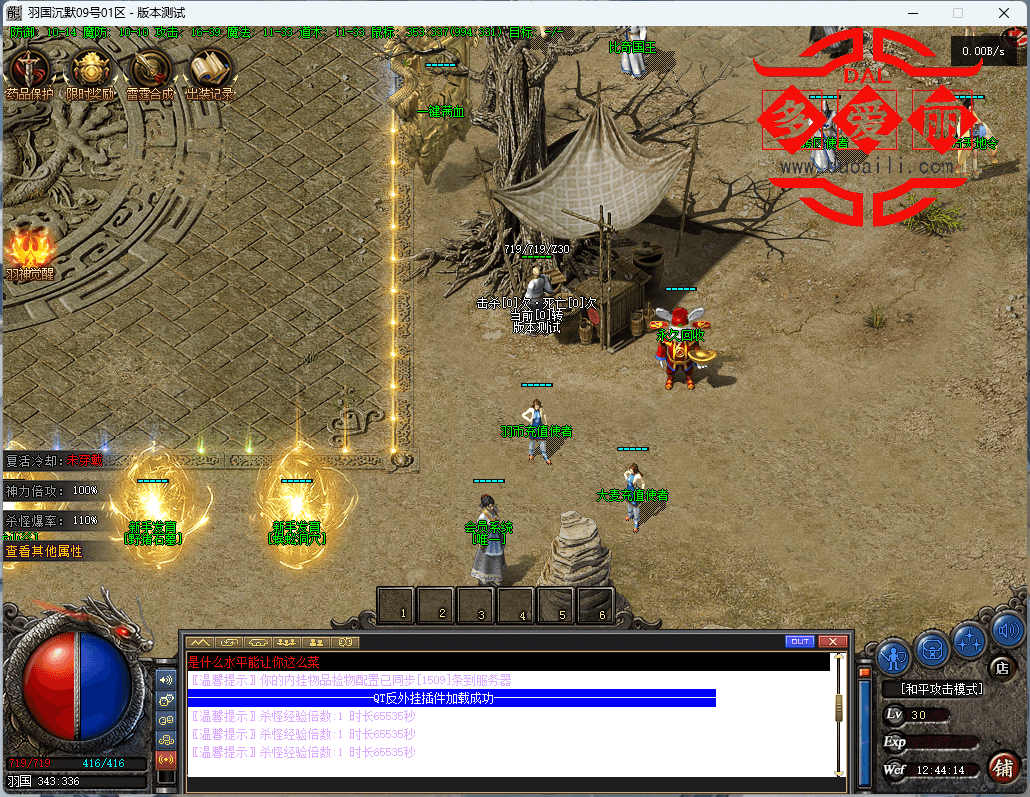Click 查看其他属性 to view other attributes
Viewport: 1030px width, 797px height.
(45, 551)
